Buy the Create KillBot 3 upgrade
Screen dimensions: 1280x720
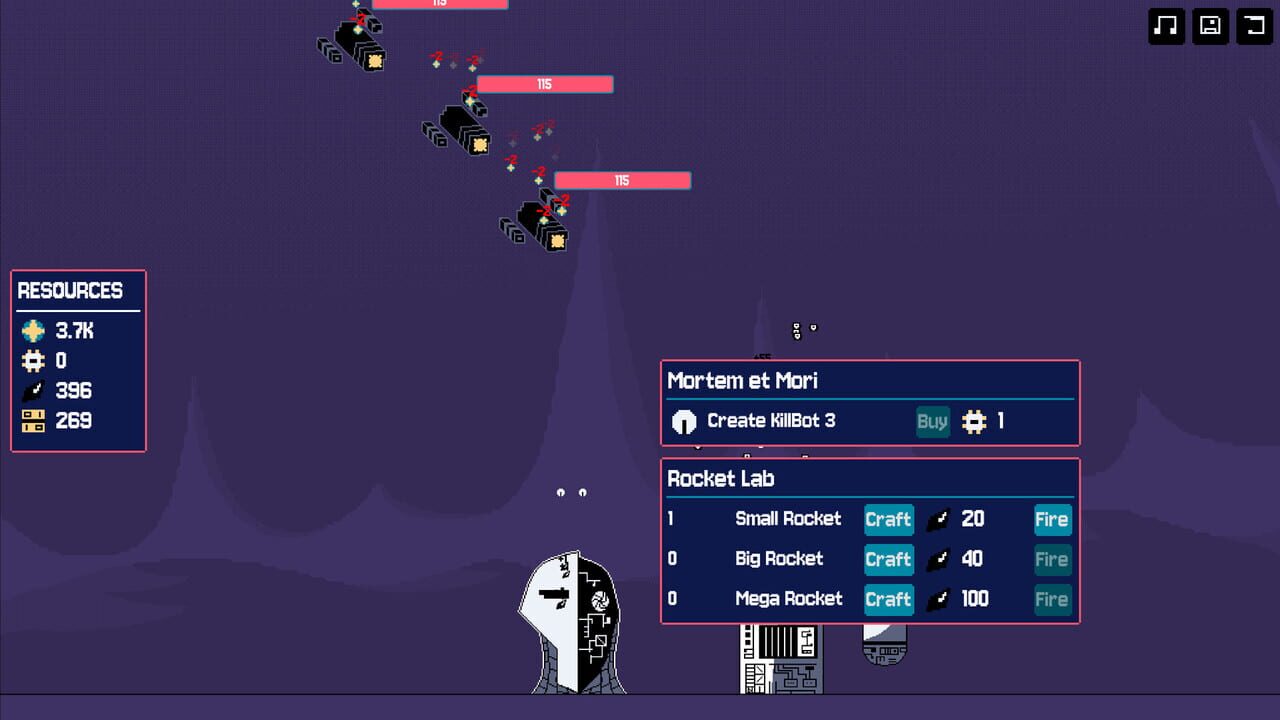(x=932, y=421)
